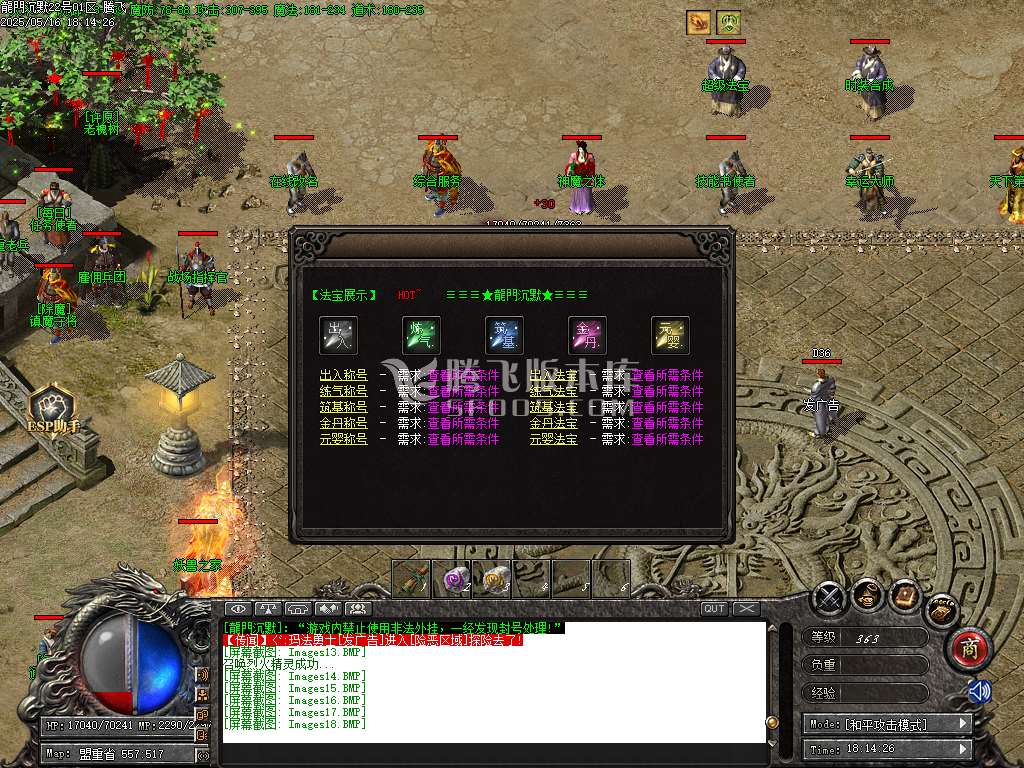The image size is (1024, 768).
Task: Choose the 元婴称号 title link
Action: (343, 439)
